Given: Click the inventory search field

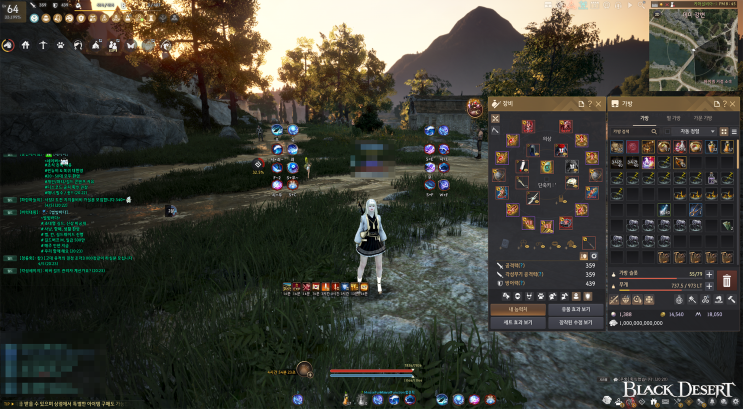Looking at the screenshot, I should click(x=630, y=131).
